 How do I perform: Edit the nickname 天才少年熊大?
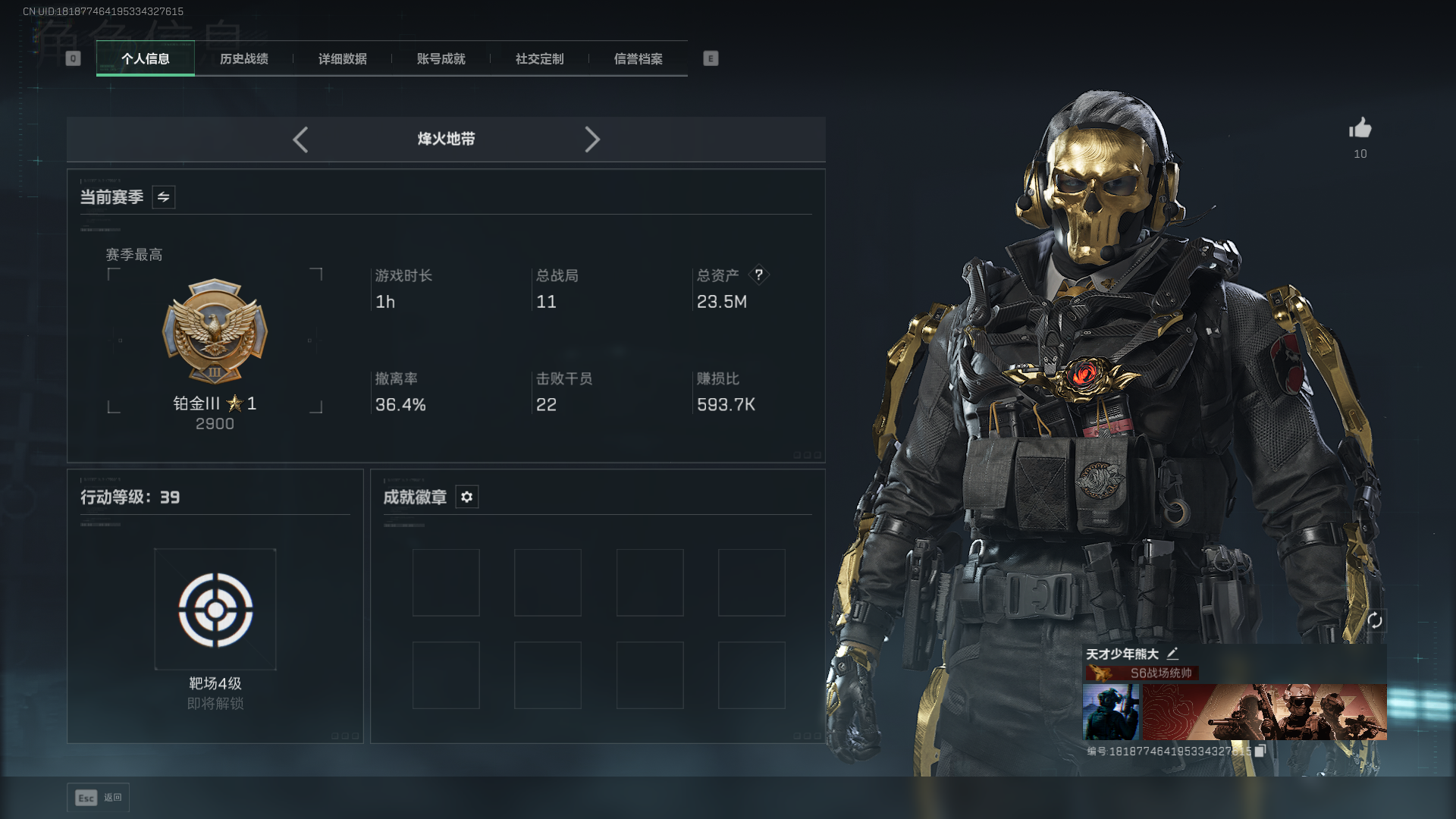(x=1172, y=654)
